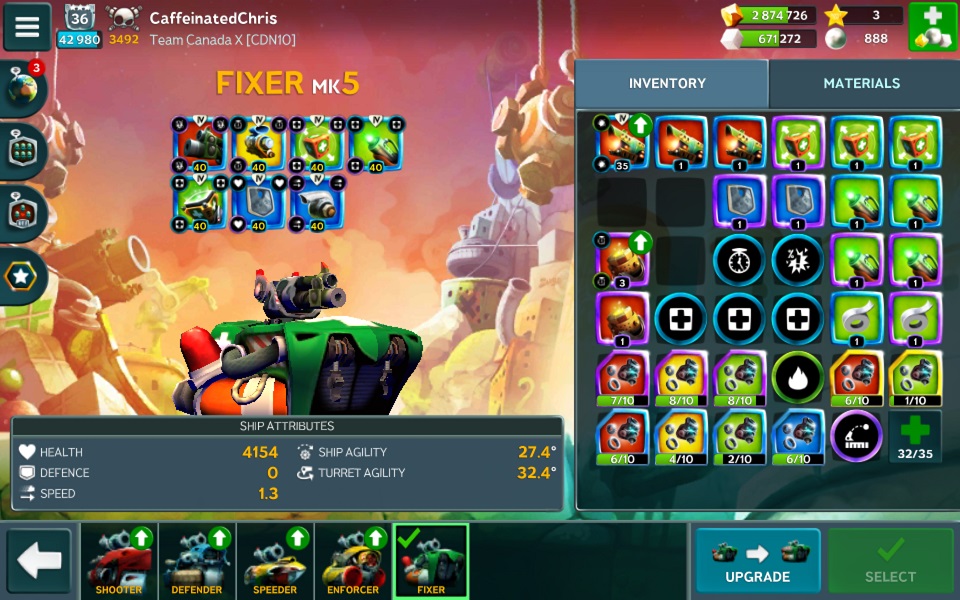Choose the Shooter ship
960x600 pixels.
tap(119, 561)
